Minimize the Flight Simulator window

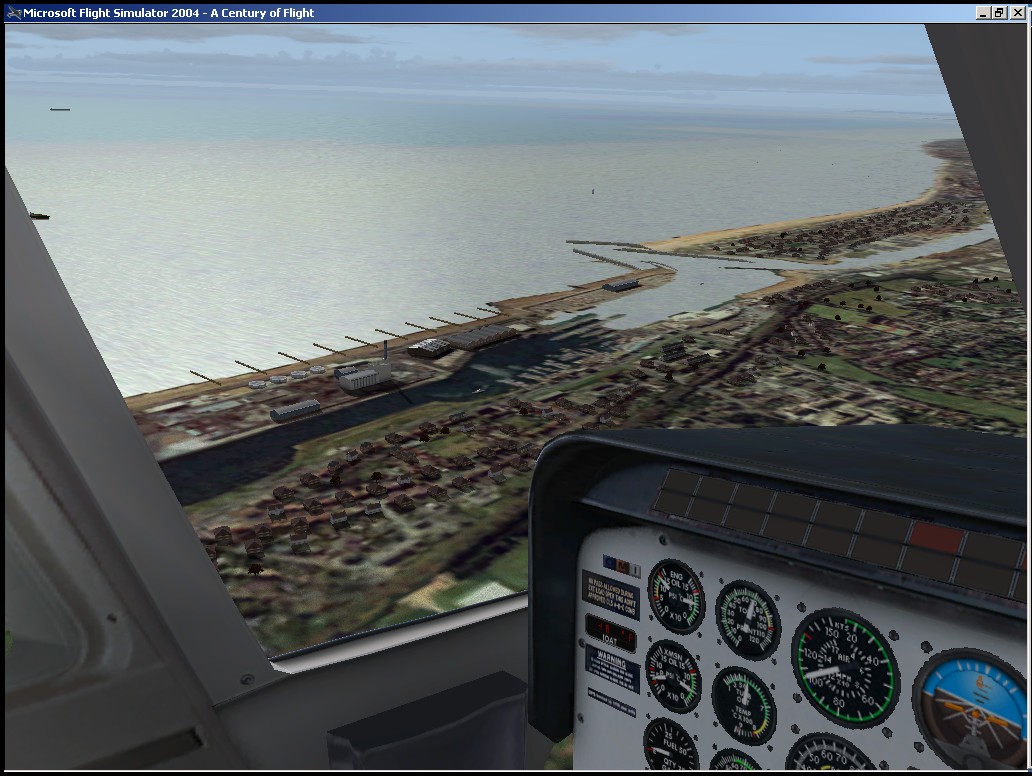983,13
